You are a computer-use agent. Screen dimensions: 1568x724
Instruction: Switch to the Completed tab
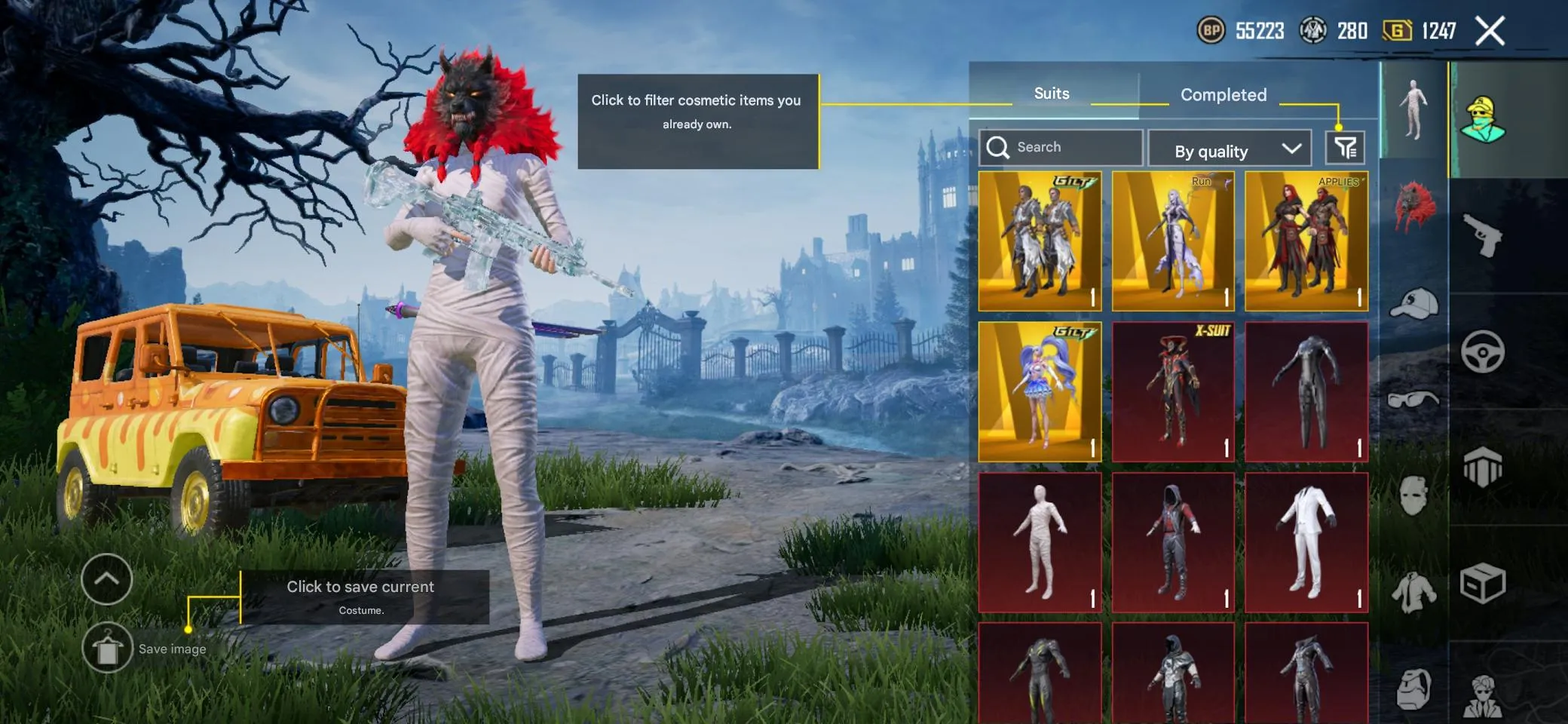coord(1223,94)
